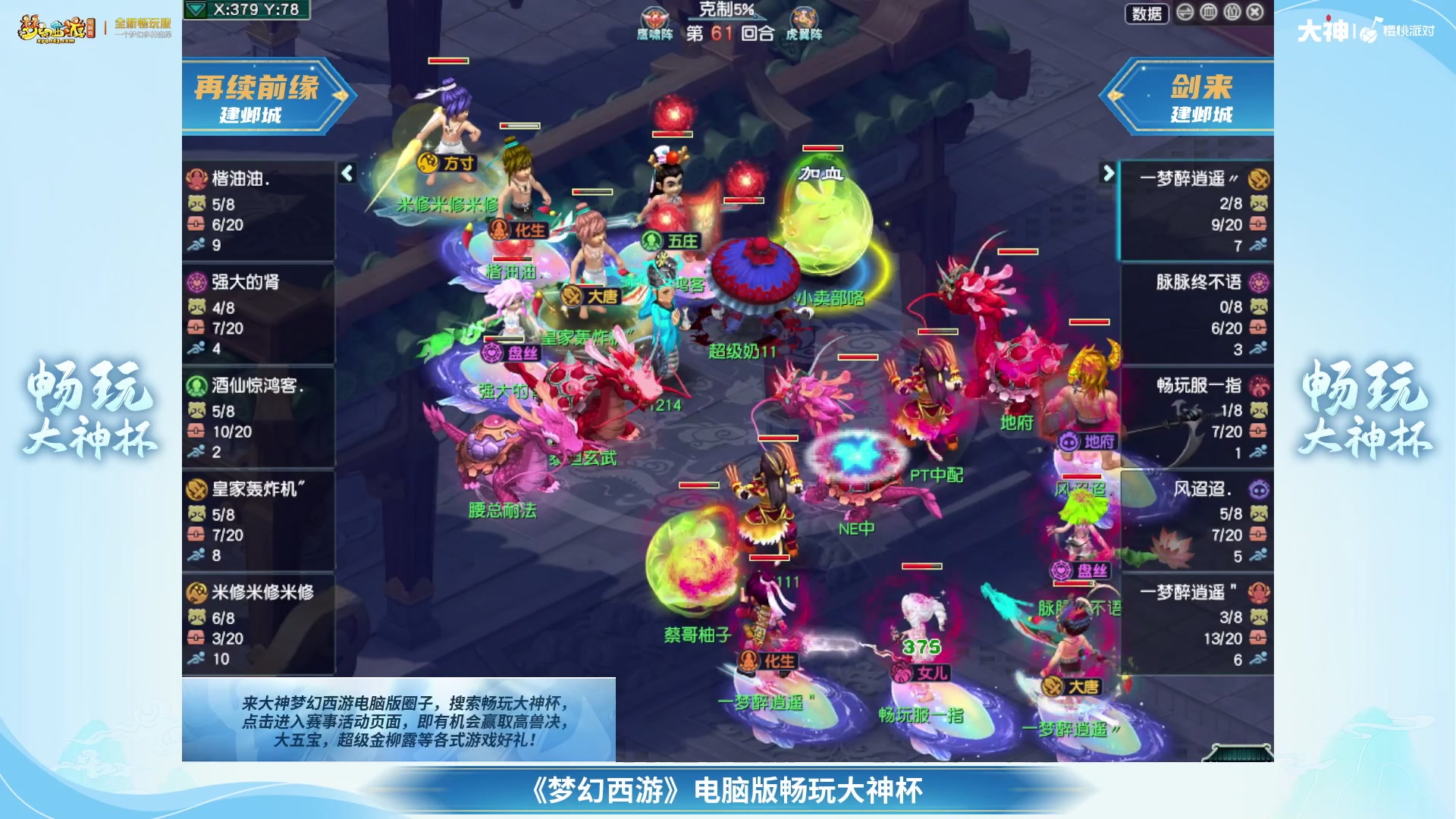
Task: Collapse the left player list with the arrow
Action: pyautogui.click(x=347, y=173)
